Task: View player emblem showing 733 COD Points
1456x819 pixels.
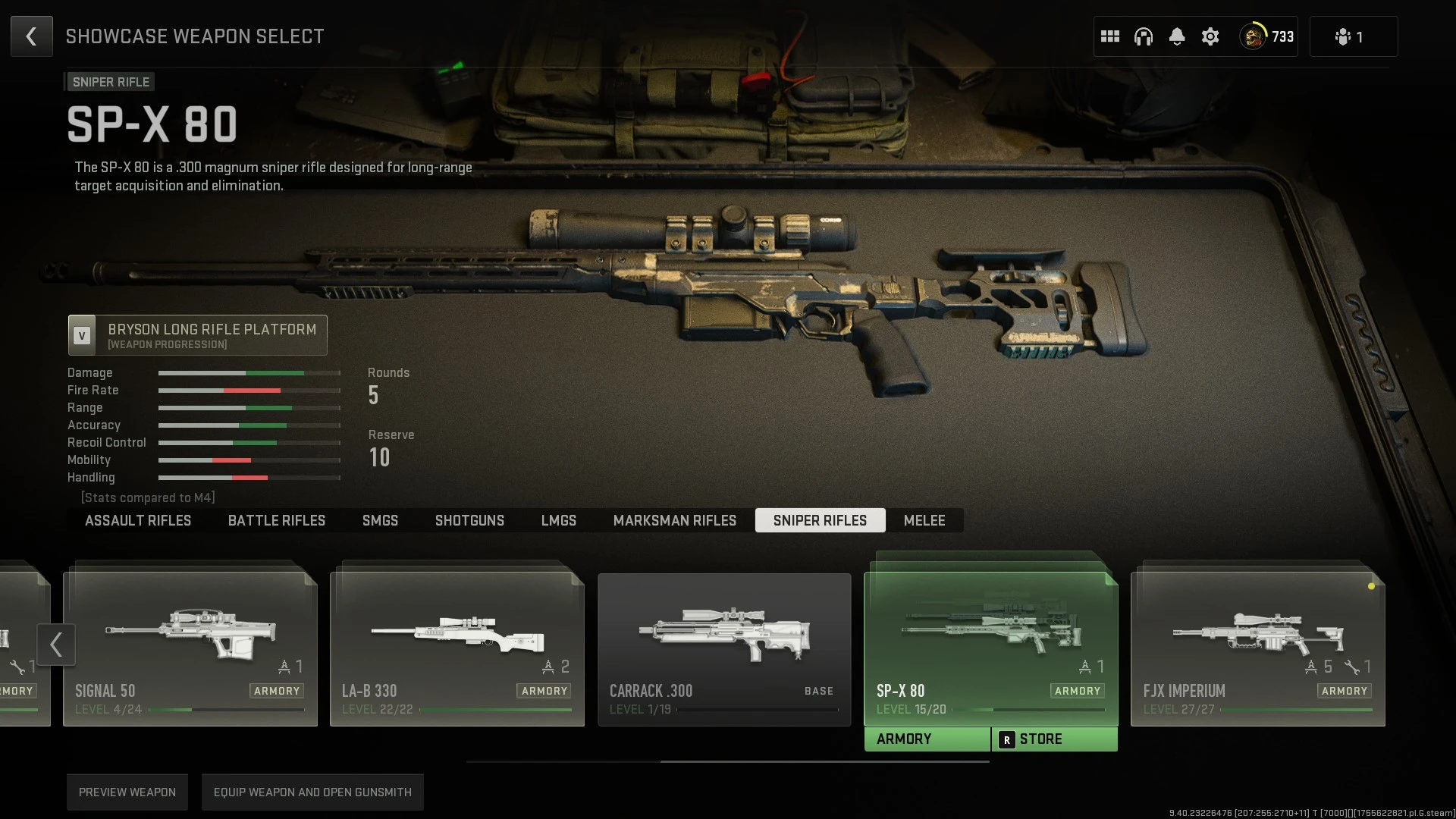Action: pos(1265,36)
